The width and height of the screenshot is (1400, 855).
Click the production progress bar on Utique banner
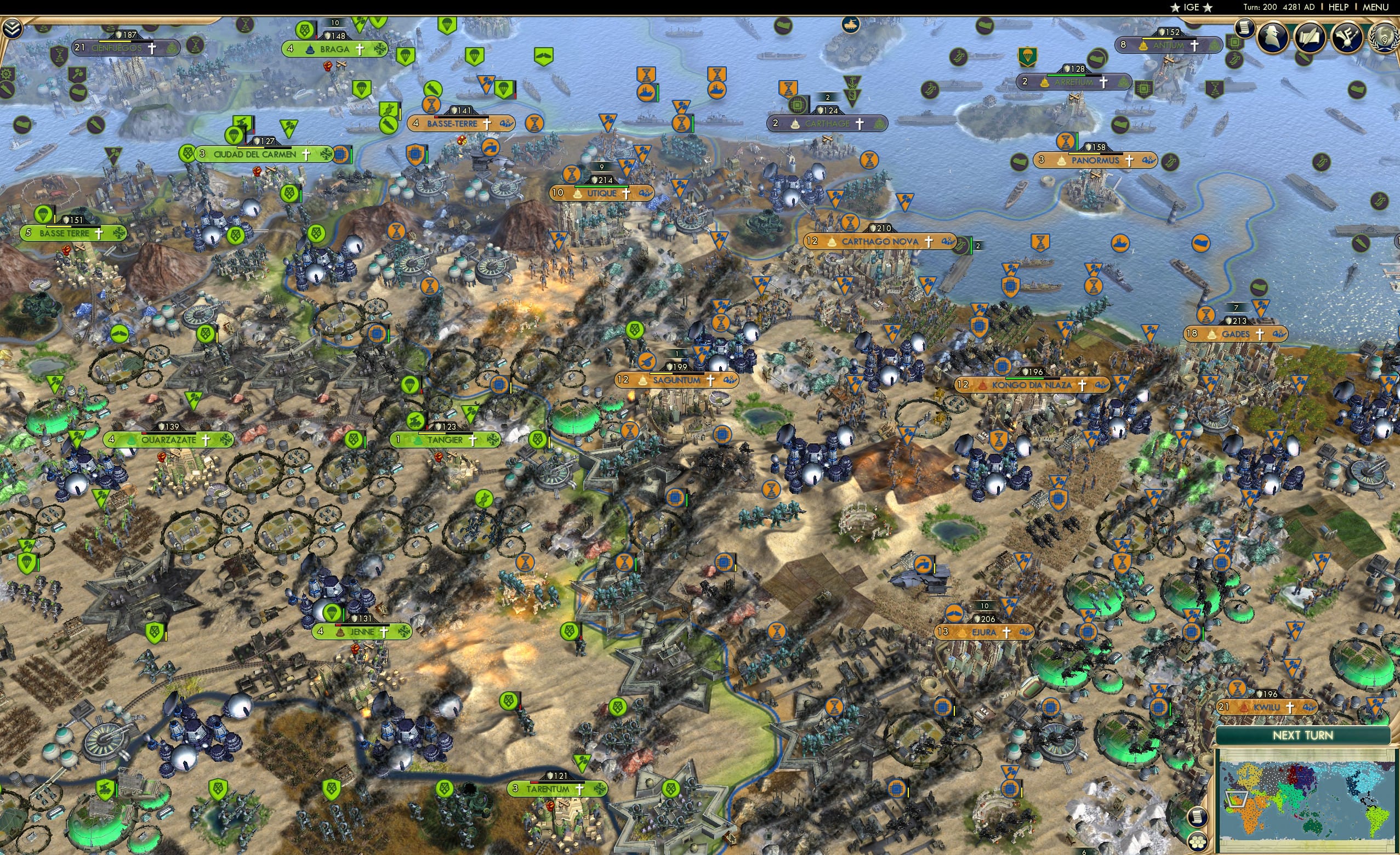[x=601, y=188]
